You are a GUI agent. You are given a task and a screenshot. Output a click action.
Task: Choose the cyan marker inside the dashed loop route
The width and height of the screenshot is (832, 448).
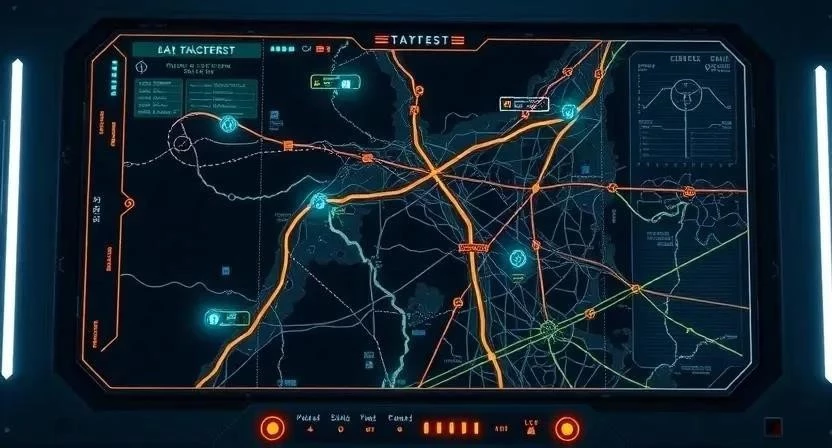227,124
